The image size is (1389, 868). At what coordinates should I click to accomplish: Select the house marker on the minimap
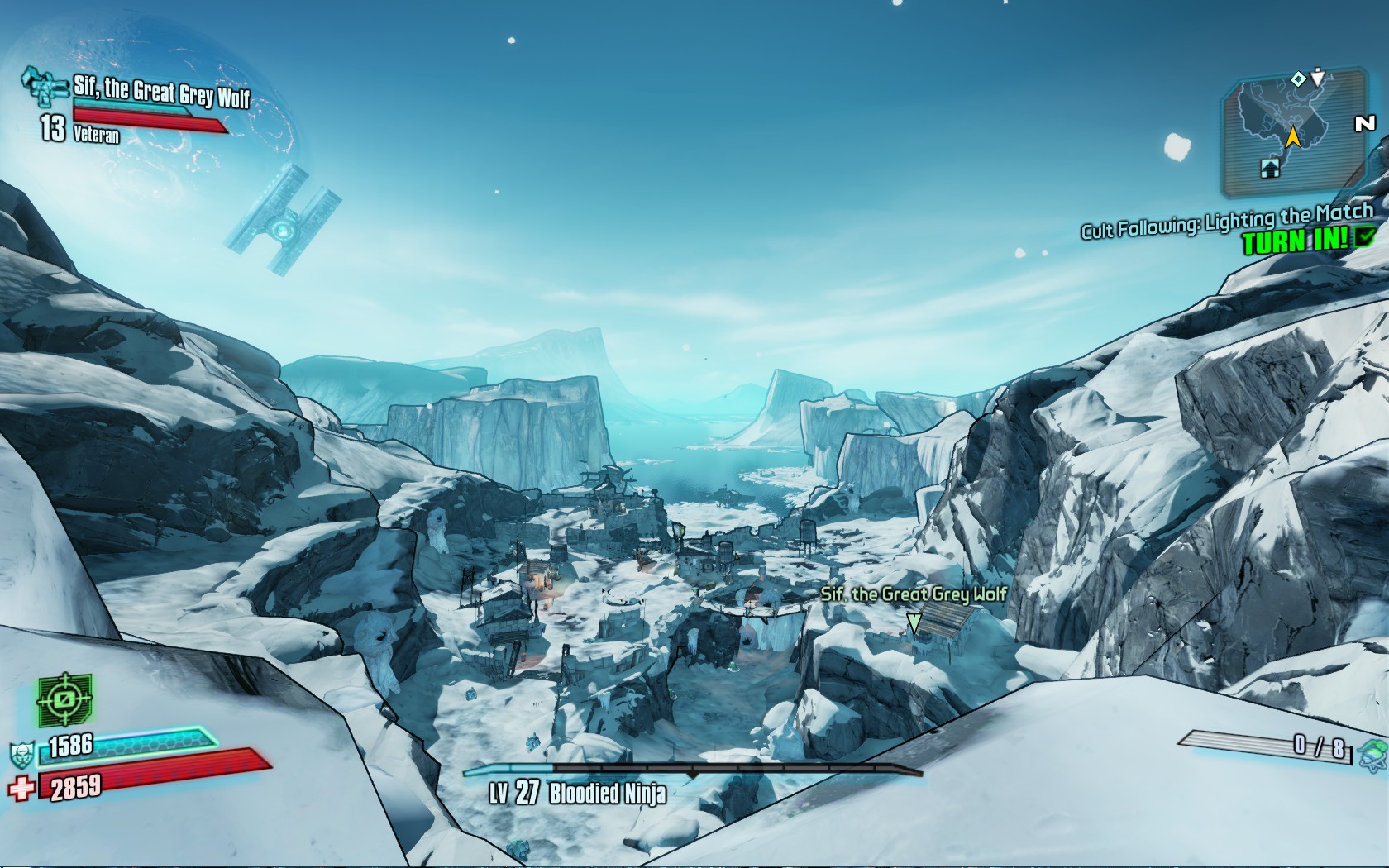1270,169
